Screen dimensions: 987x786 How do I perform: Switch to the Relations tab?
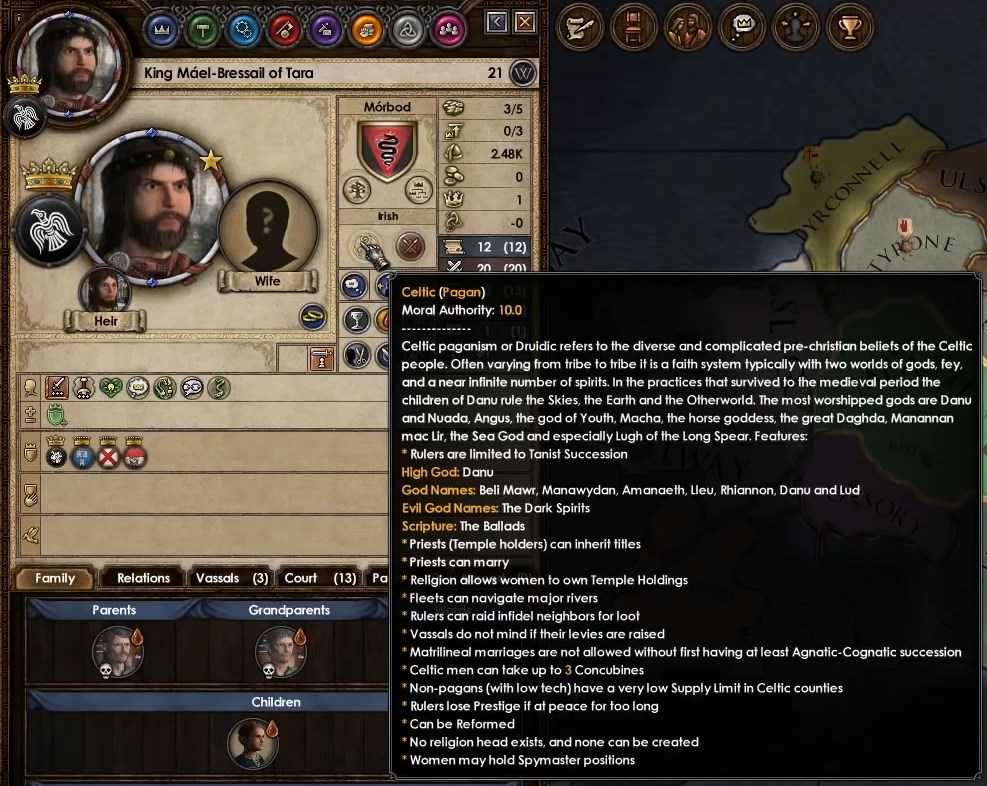143,578
